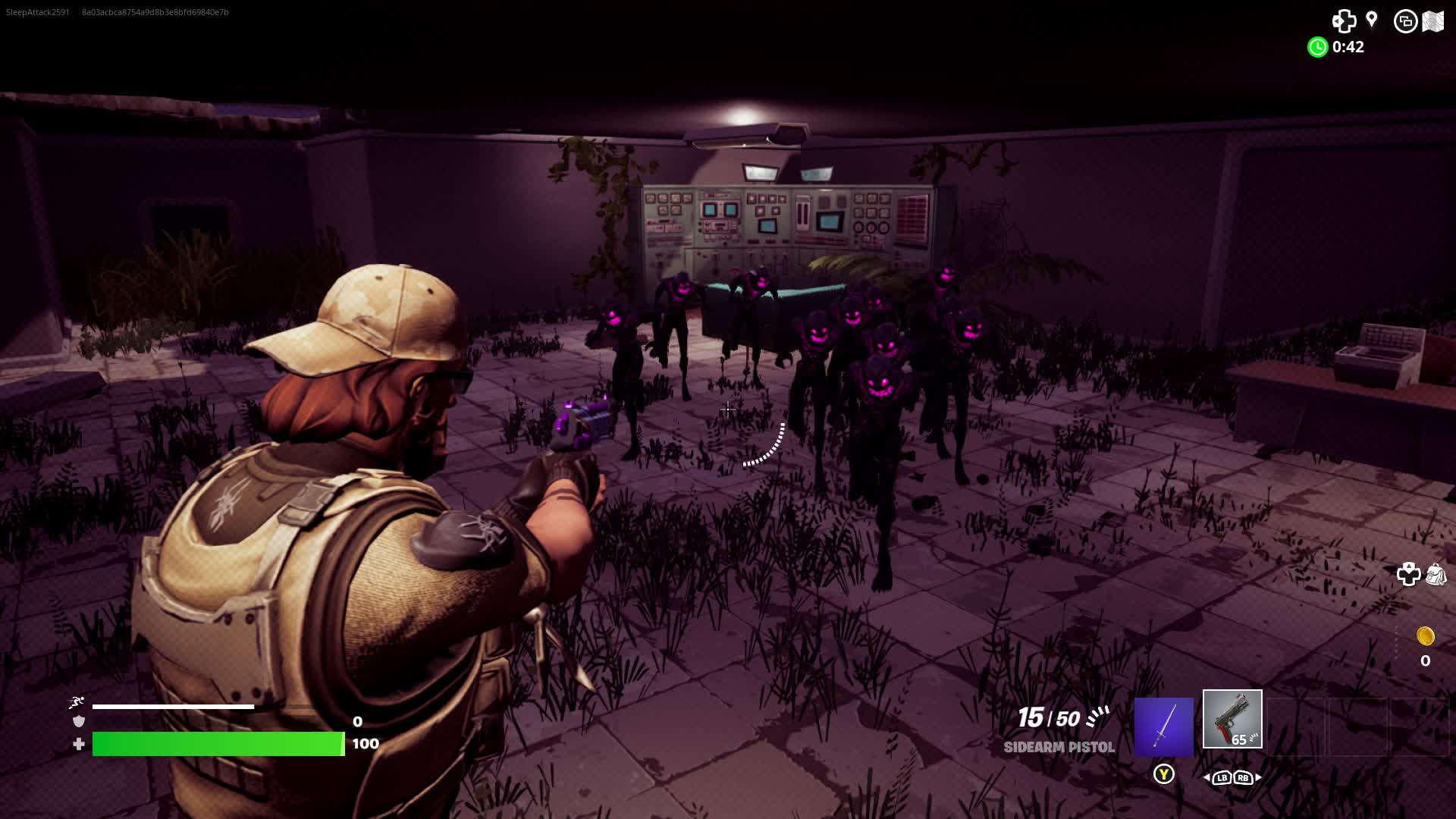The image size is (1456, 819).
Task: Click the right arrow after the RB prompt
Action: point(1257,778)
